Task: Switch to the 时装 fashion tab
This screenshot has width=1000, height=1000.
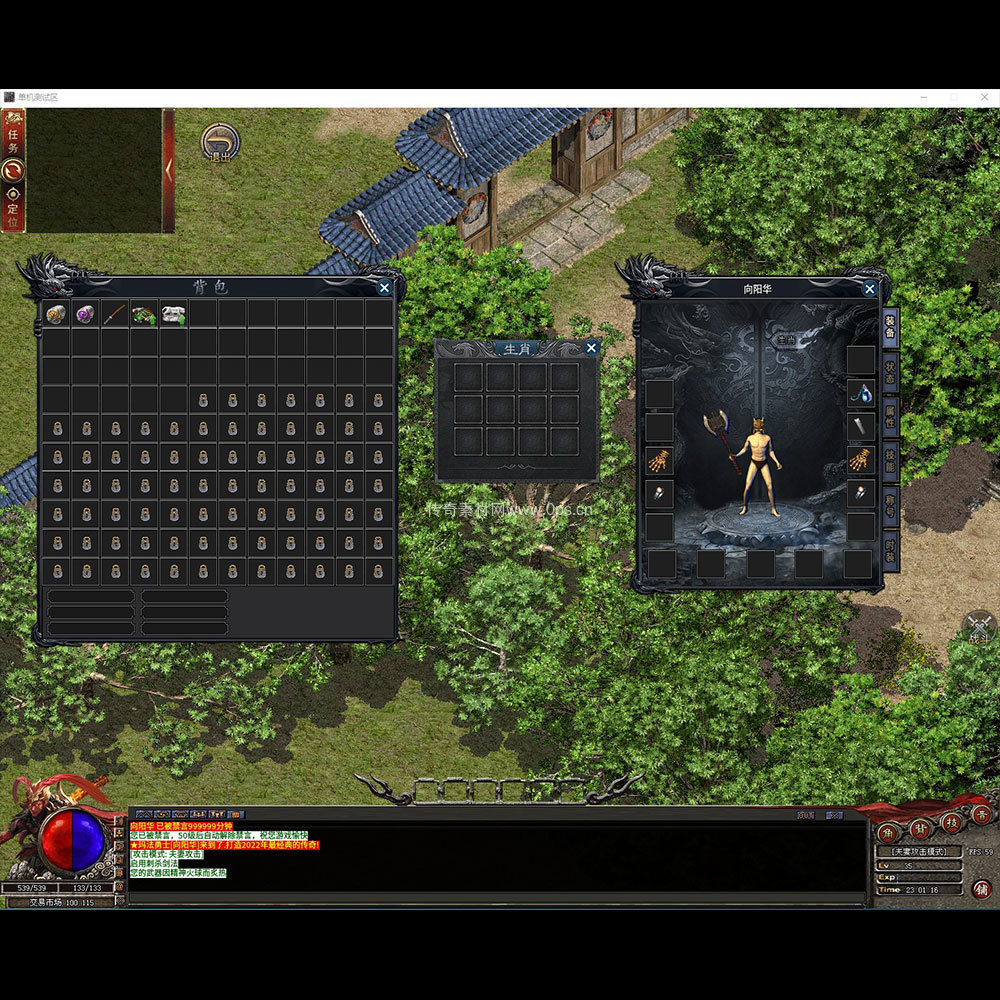Action: pos(889,549)
